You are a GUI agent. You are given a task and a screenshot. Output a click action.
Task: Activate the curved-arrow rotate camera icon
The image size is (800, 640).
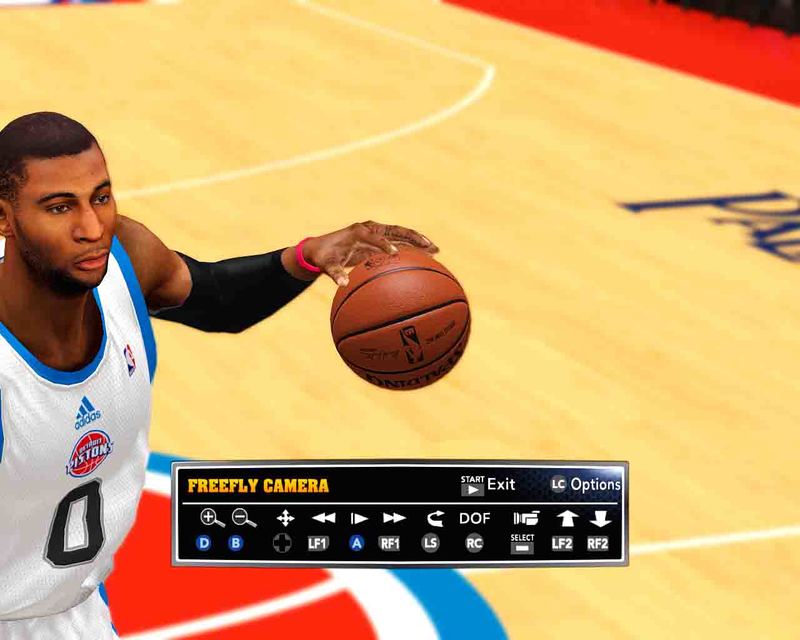point(434,518)
